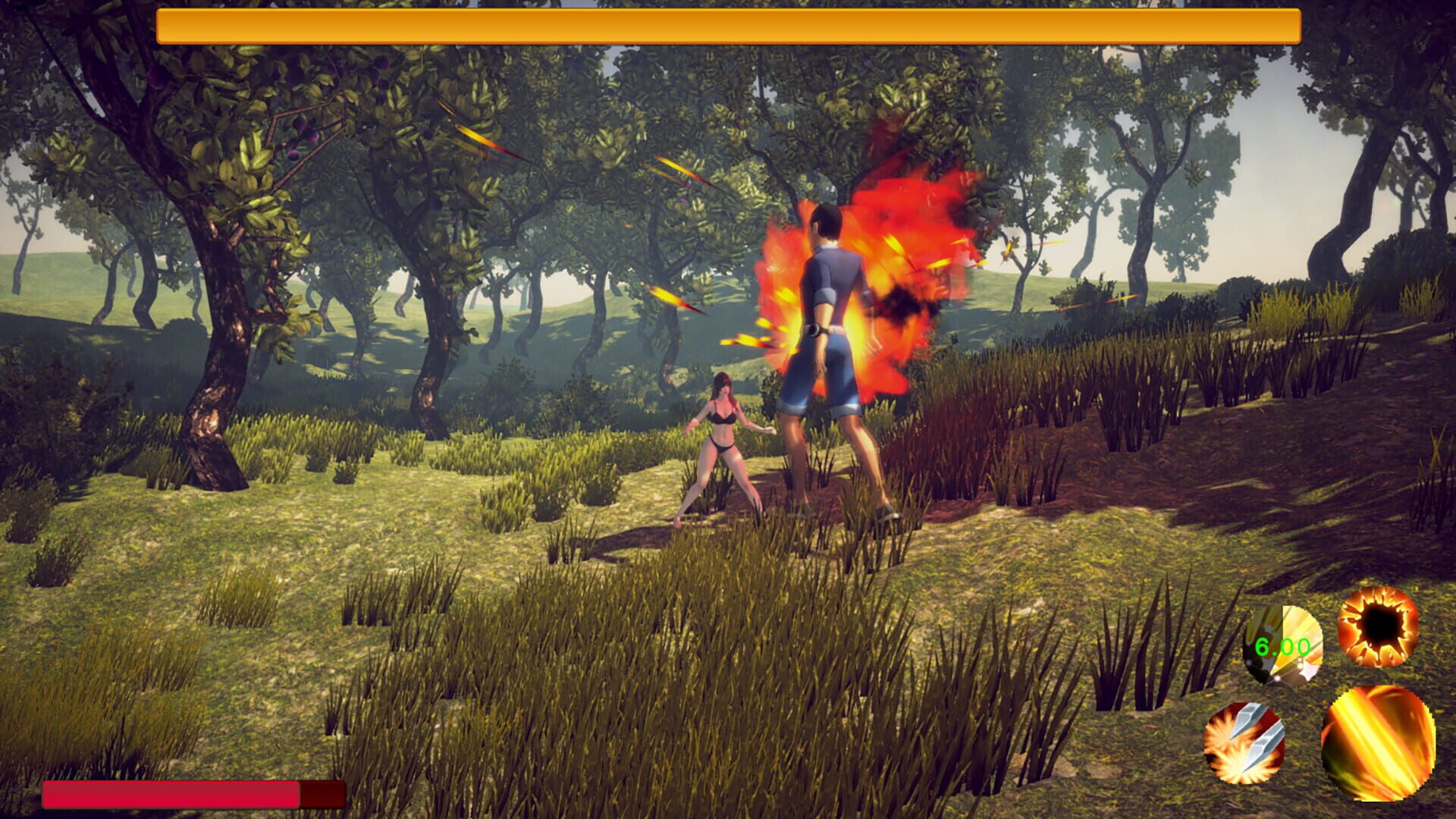The image size is (1456, 819).
Task: Activate the twin daggers strike skill
Action: tap(1245, 745)
